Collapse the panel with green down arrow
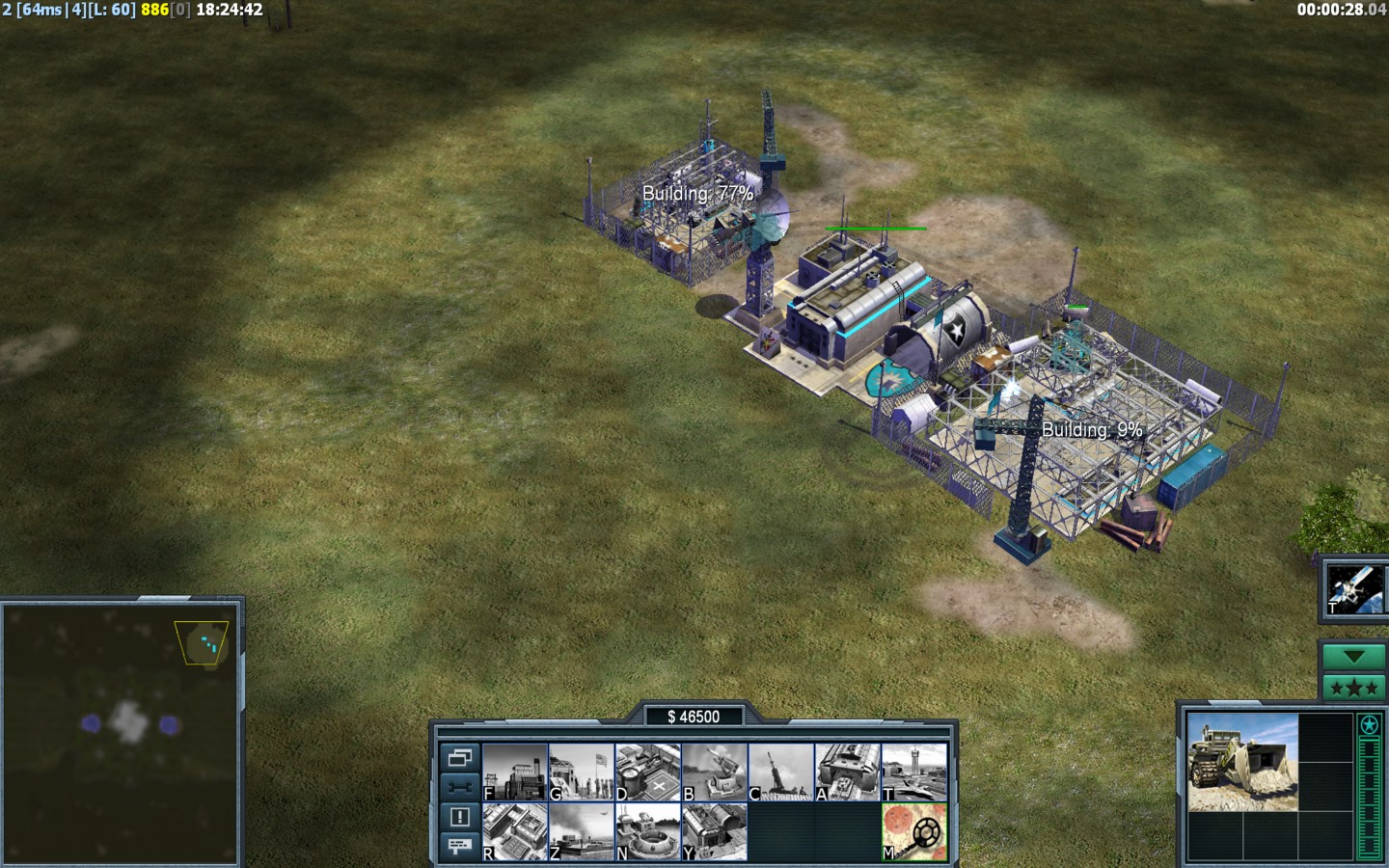1389x868 pixels. 1353,657
